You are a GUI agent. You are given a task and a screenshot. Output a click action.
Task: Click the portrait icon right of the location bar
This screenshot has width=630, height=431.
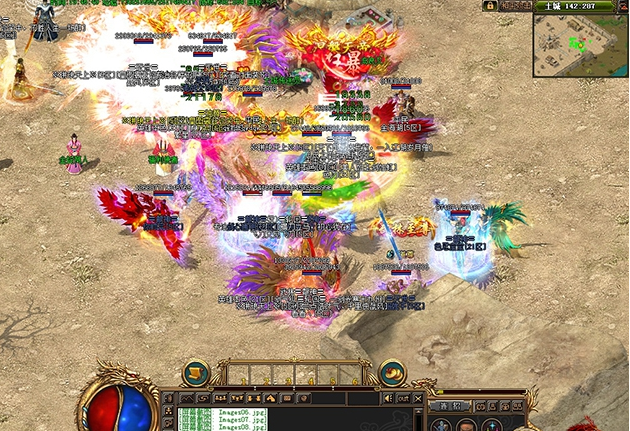pos(617,6)
